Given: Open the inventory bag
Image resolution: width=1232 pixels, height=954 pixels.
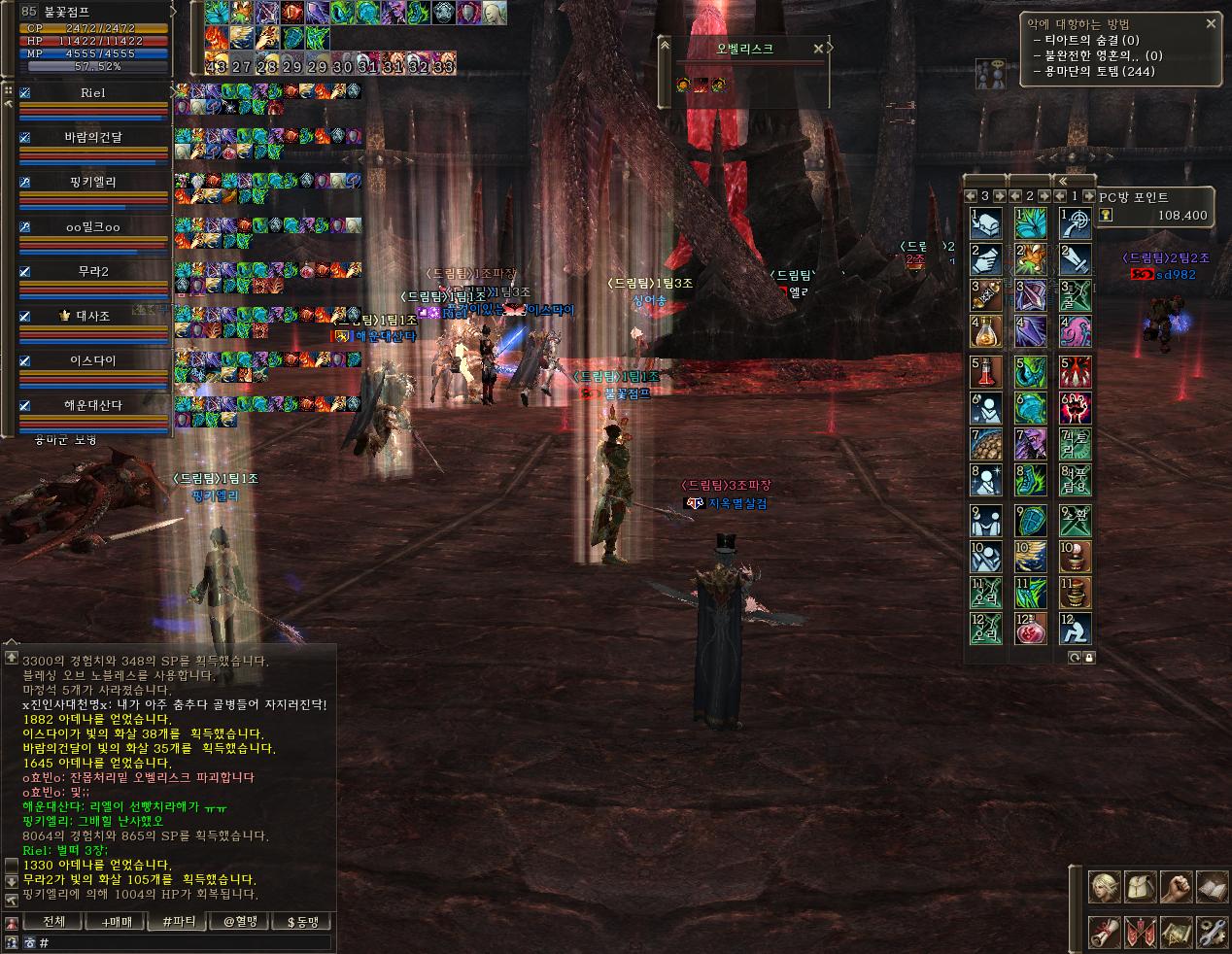Looking at the screenshot, I should pyautogui.click(x=1139, y=886).
